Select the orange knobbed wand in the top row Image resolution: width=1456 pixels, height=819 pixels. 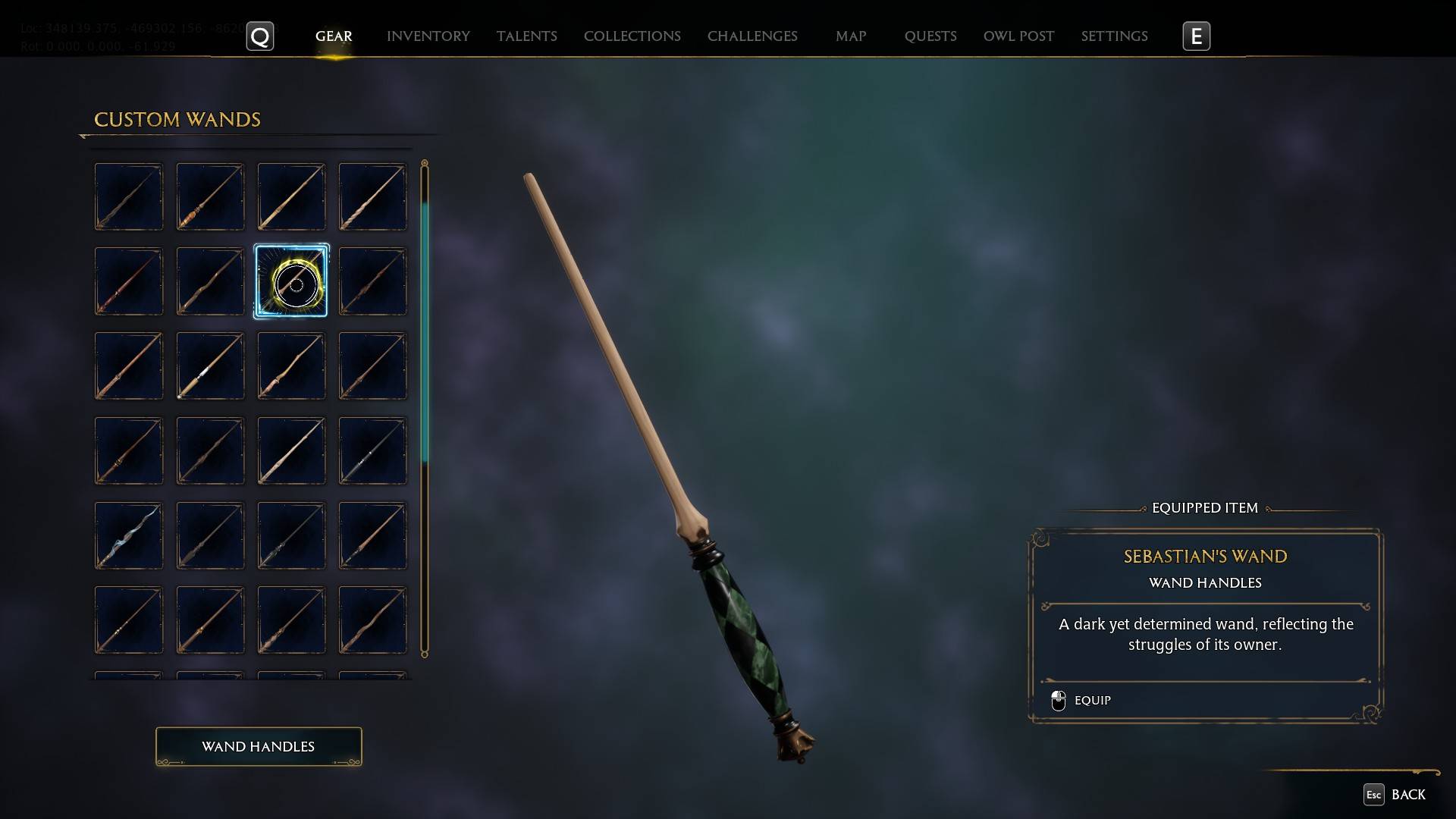tap(210, 196)
